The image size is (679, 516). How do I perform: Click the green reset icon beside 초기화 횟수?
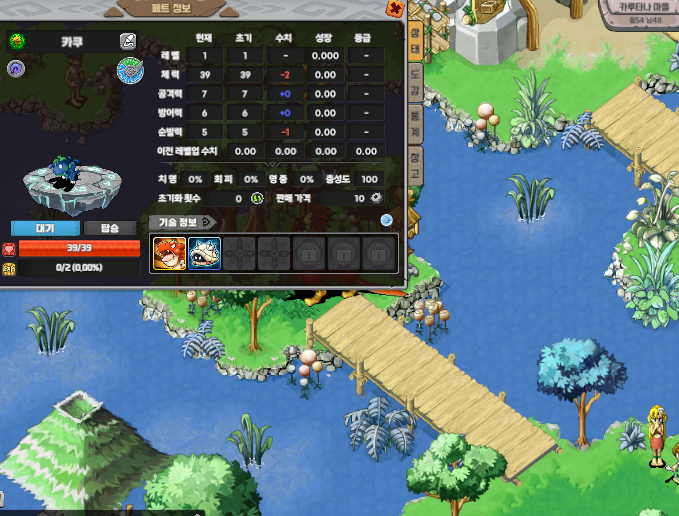coord(256,198)
